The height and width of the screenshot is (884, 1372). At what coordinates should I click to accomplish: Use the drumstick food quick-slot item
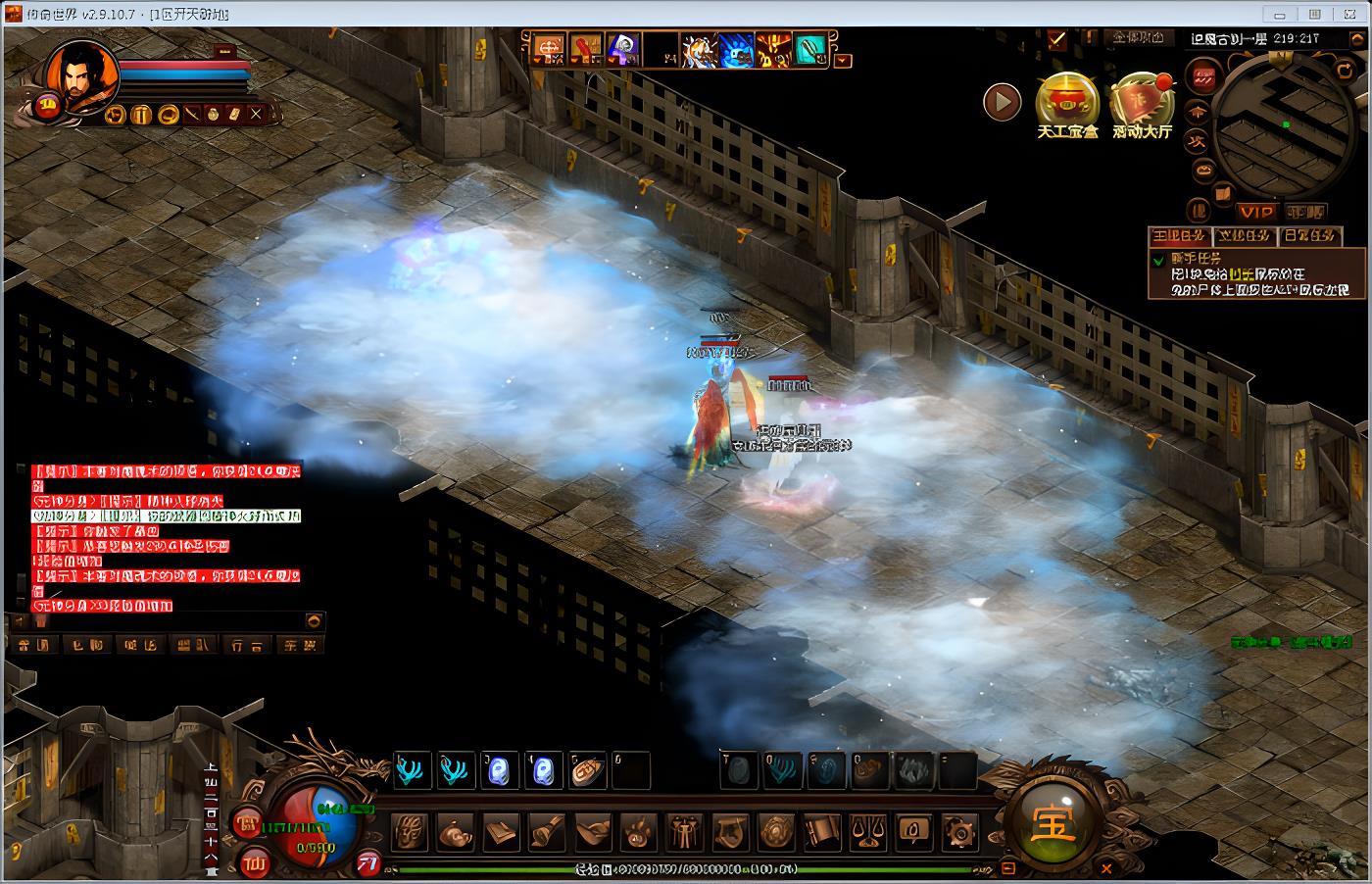tap(587, 771)
